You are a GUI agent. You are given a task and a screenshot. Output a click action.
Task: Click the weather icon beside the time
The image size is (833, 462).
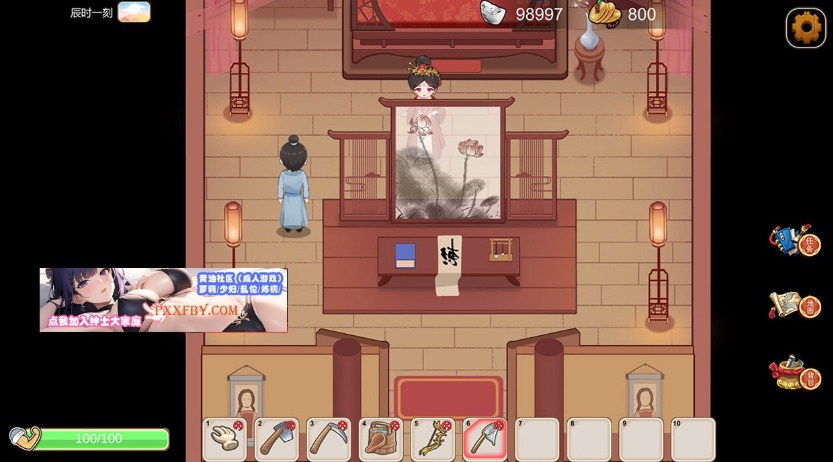tap(134, 12)
